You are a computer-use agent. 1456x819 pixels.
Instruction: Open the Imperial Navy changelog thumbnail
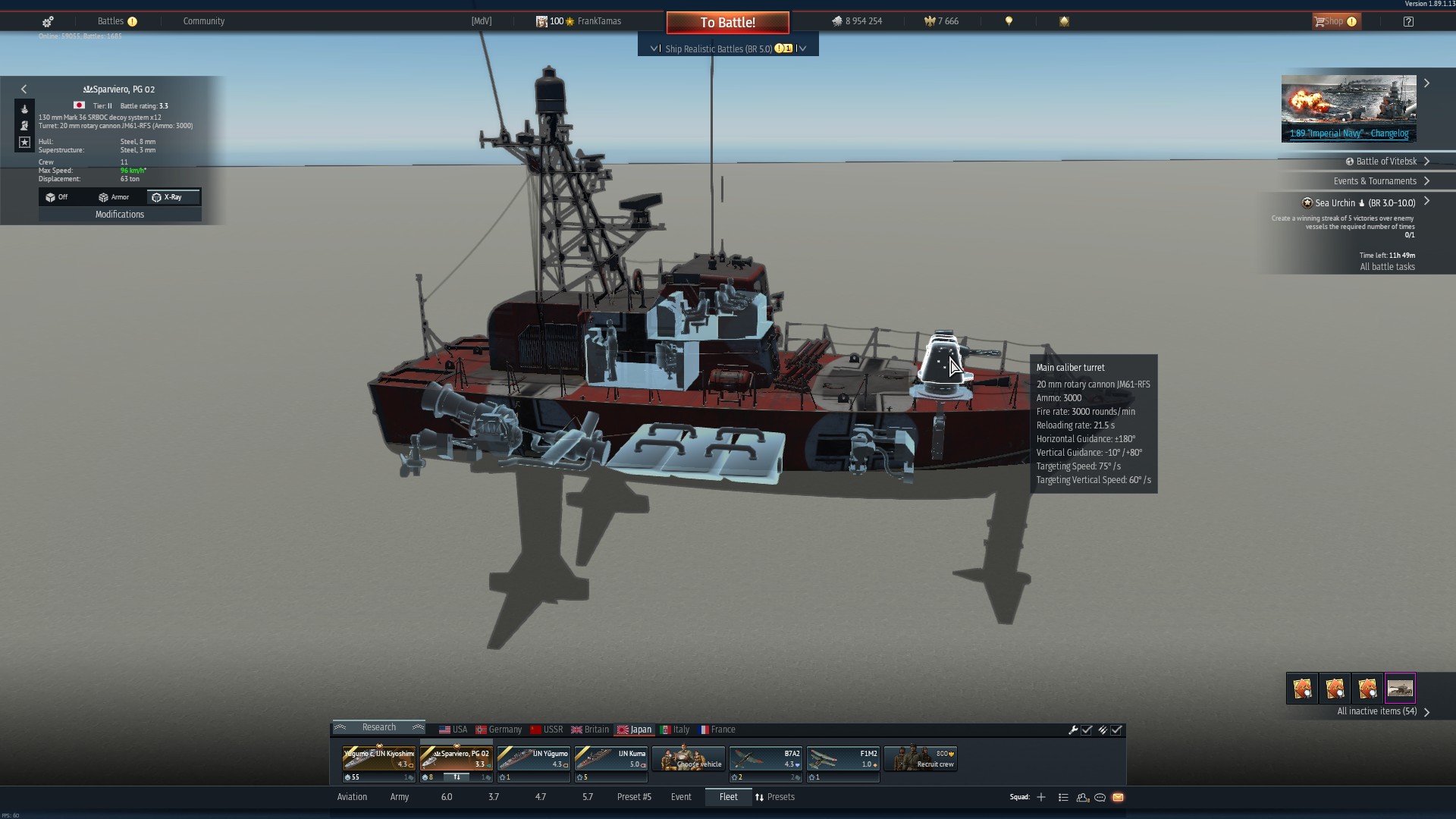click(1348, 108)
